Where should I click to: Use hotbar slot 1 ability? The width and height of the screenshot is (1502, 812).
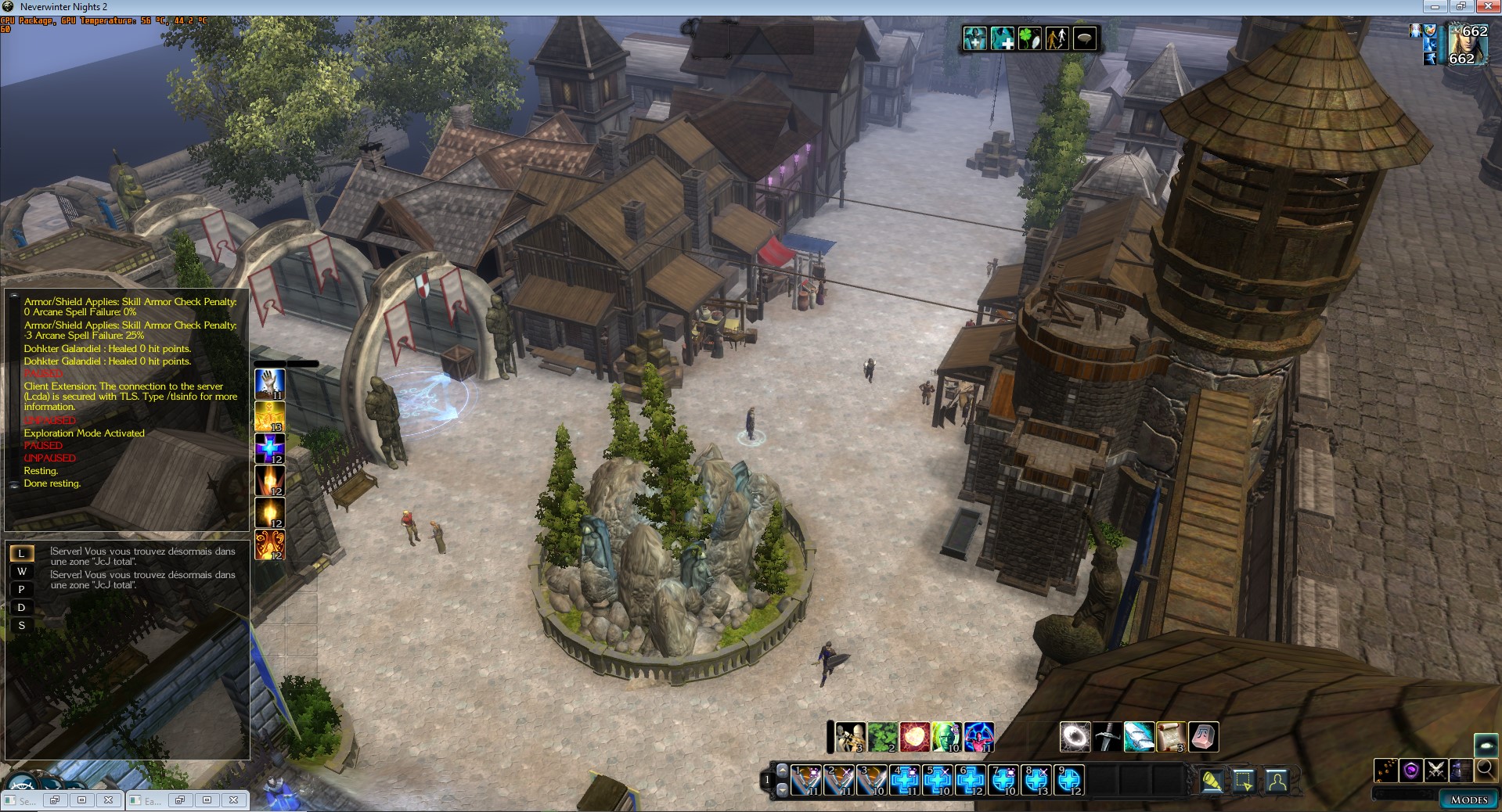(x=806, y=780)
